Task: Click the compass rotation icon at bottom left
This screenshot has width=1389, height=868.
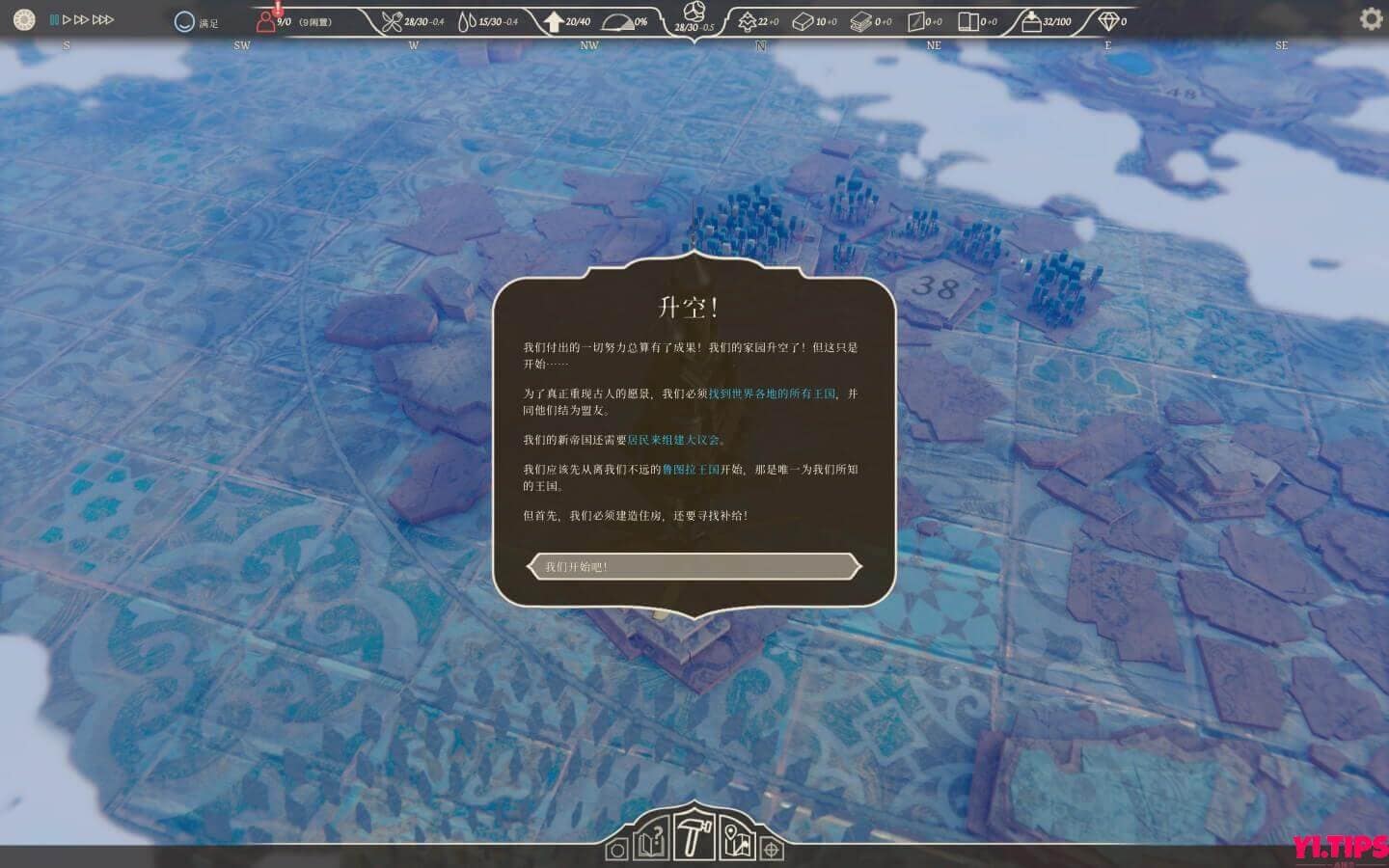Action: click(617, 849)
